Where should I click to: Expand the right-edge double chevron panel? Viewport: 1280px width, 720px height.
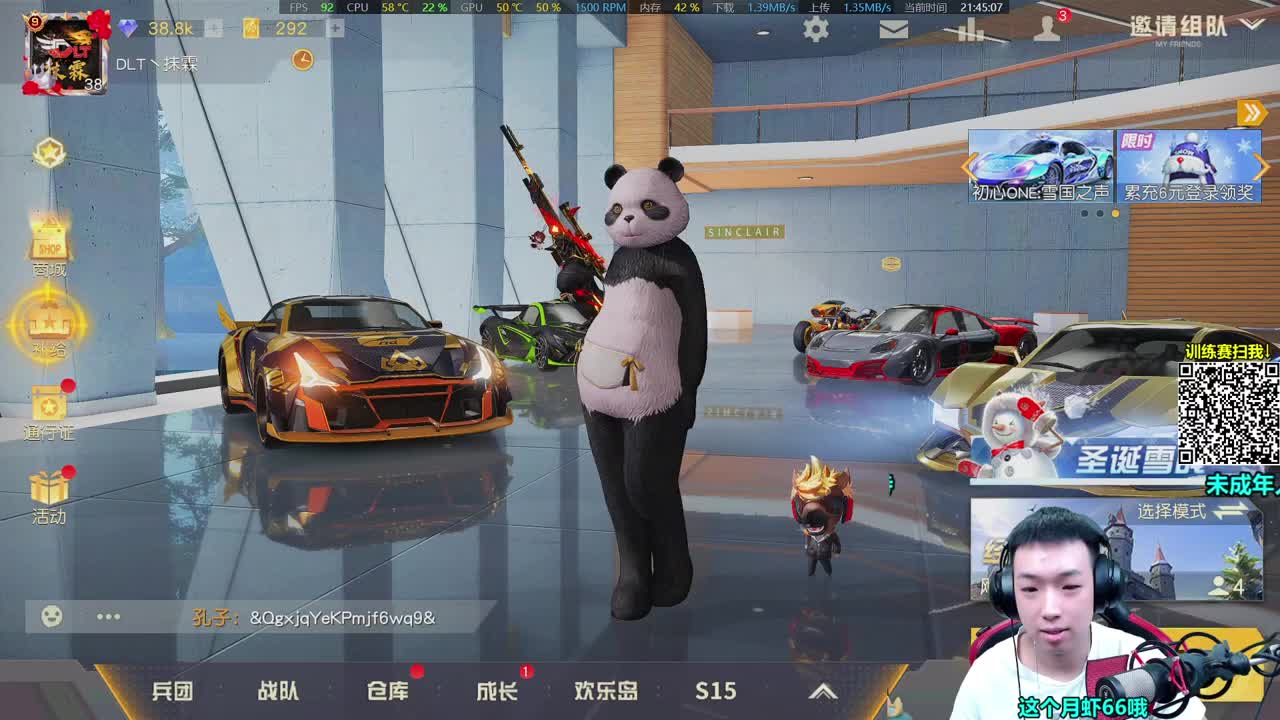point(1251,113)
